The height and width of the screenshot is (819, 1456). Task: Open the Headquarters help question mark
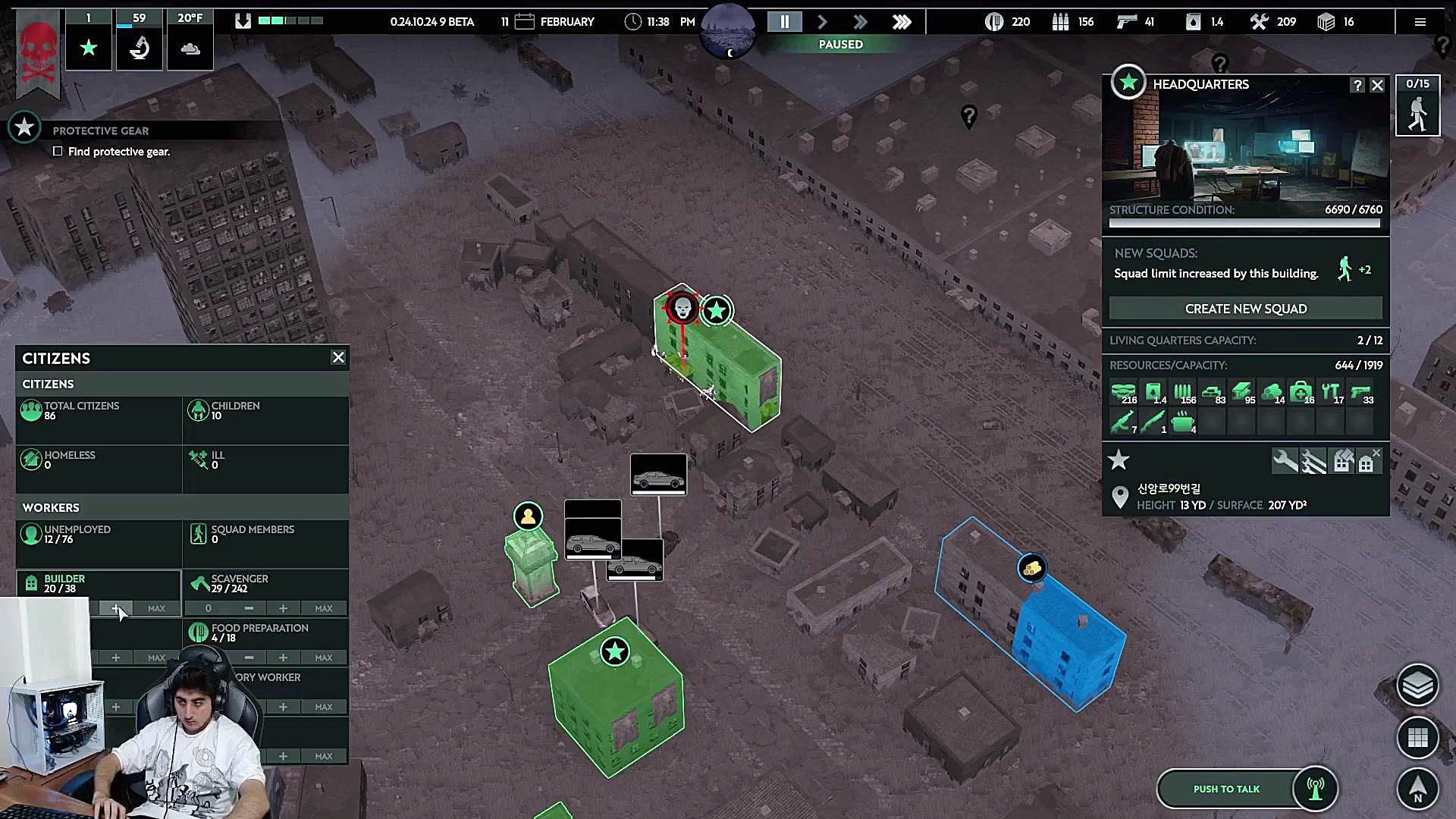(1357, 86)
